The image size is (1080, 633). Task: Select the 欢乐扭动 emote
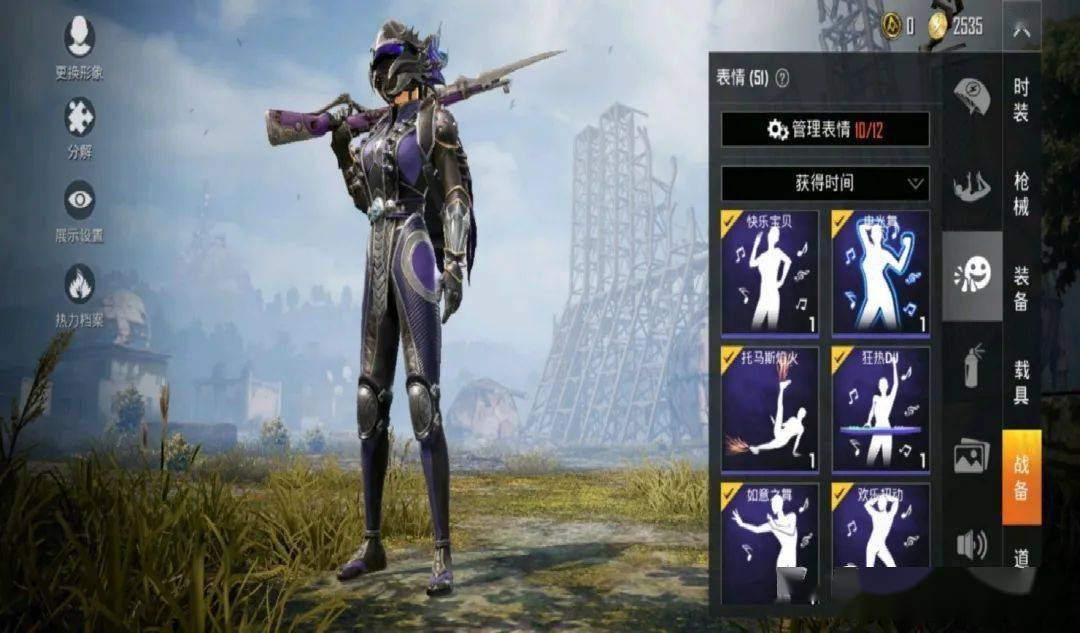[x=880, y=542]
